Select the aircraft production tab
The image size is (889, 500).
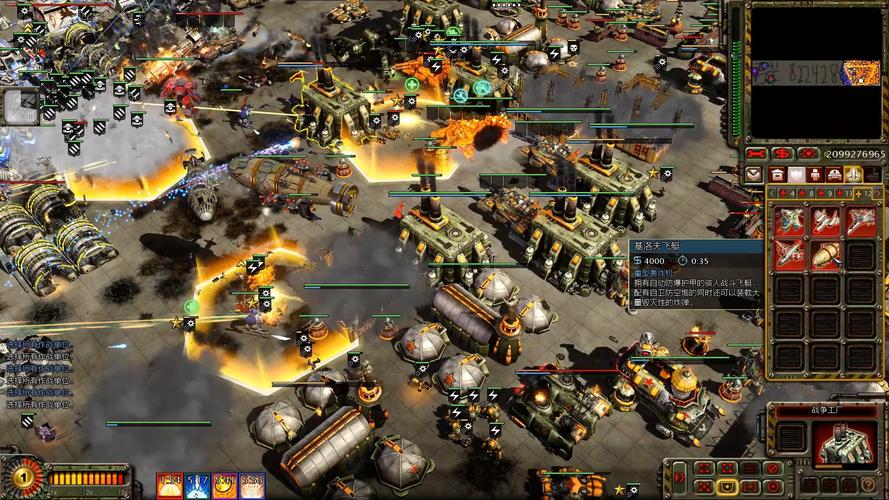click(853, 174)
